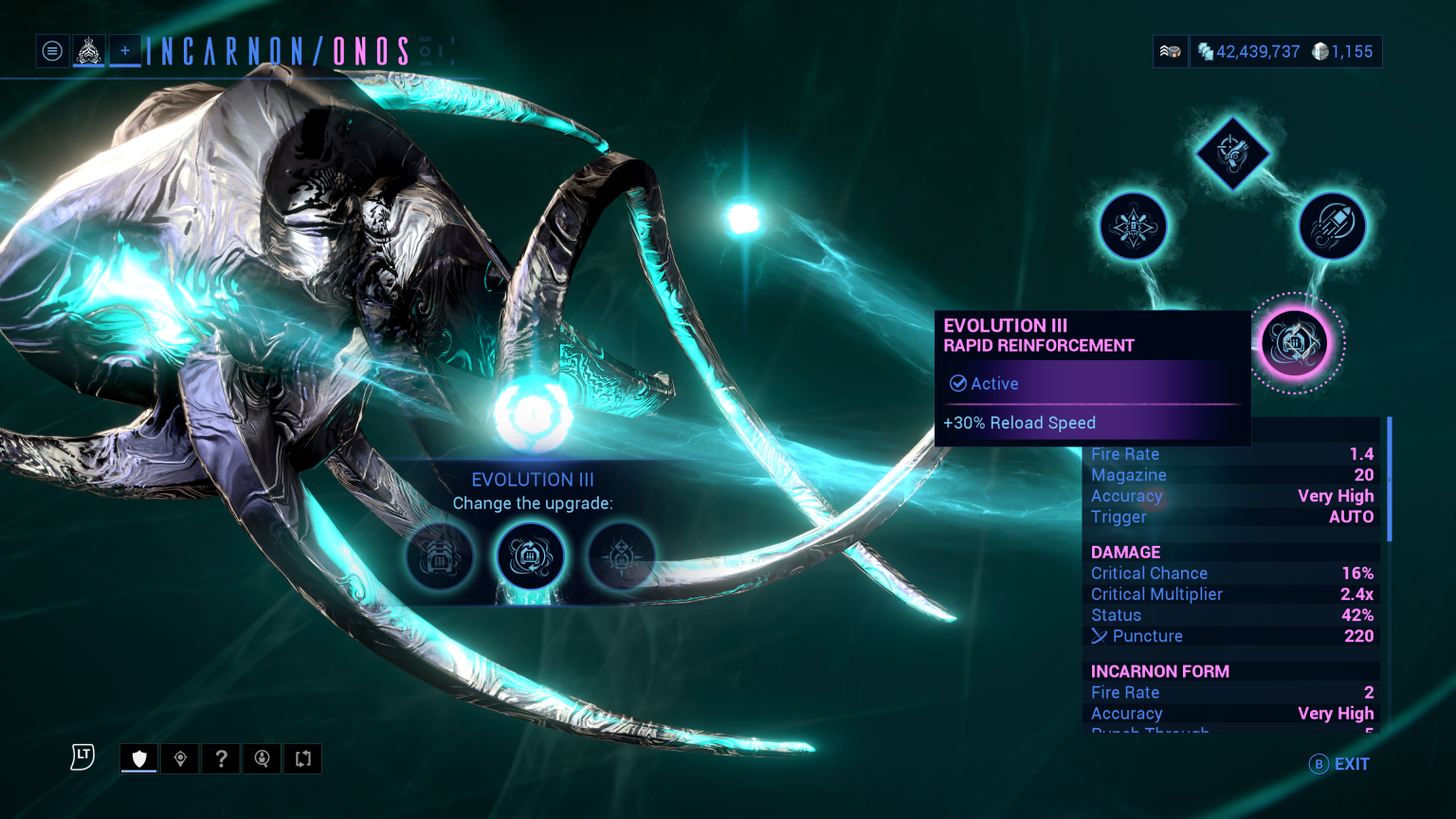Open the main hamburger menu

[52, 50]
